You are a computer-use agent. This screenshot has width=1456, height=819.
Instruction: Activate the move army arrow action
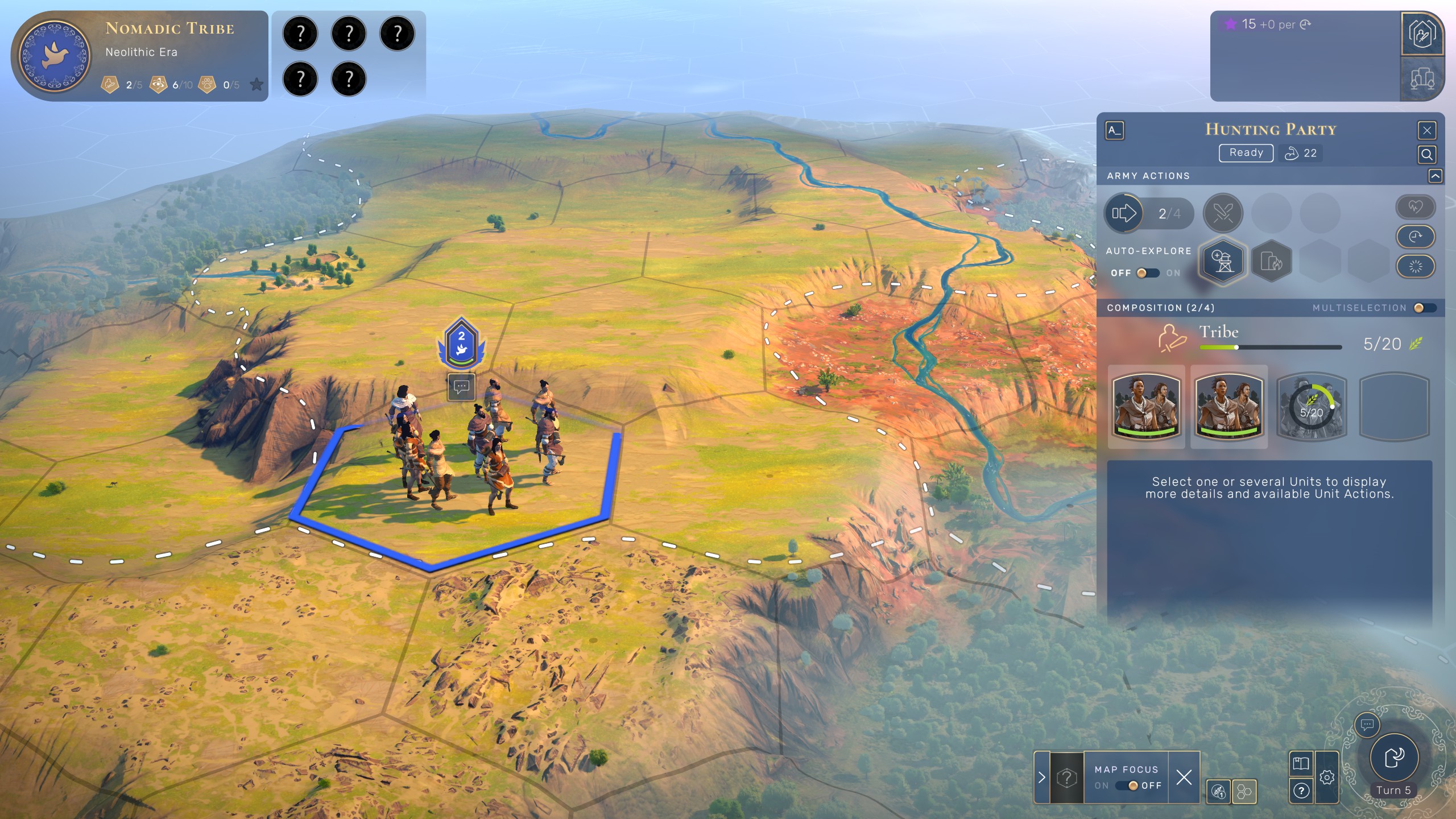(1124, 213)
